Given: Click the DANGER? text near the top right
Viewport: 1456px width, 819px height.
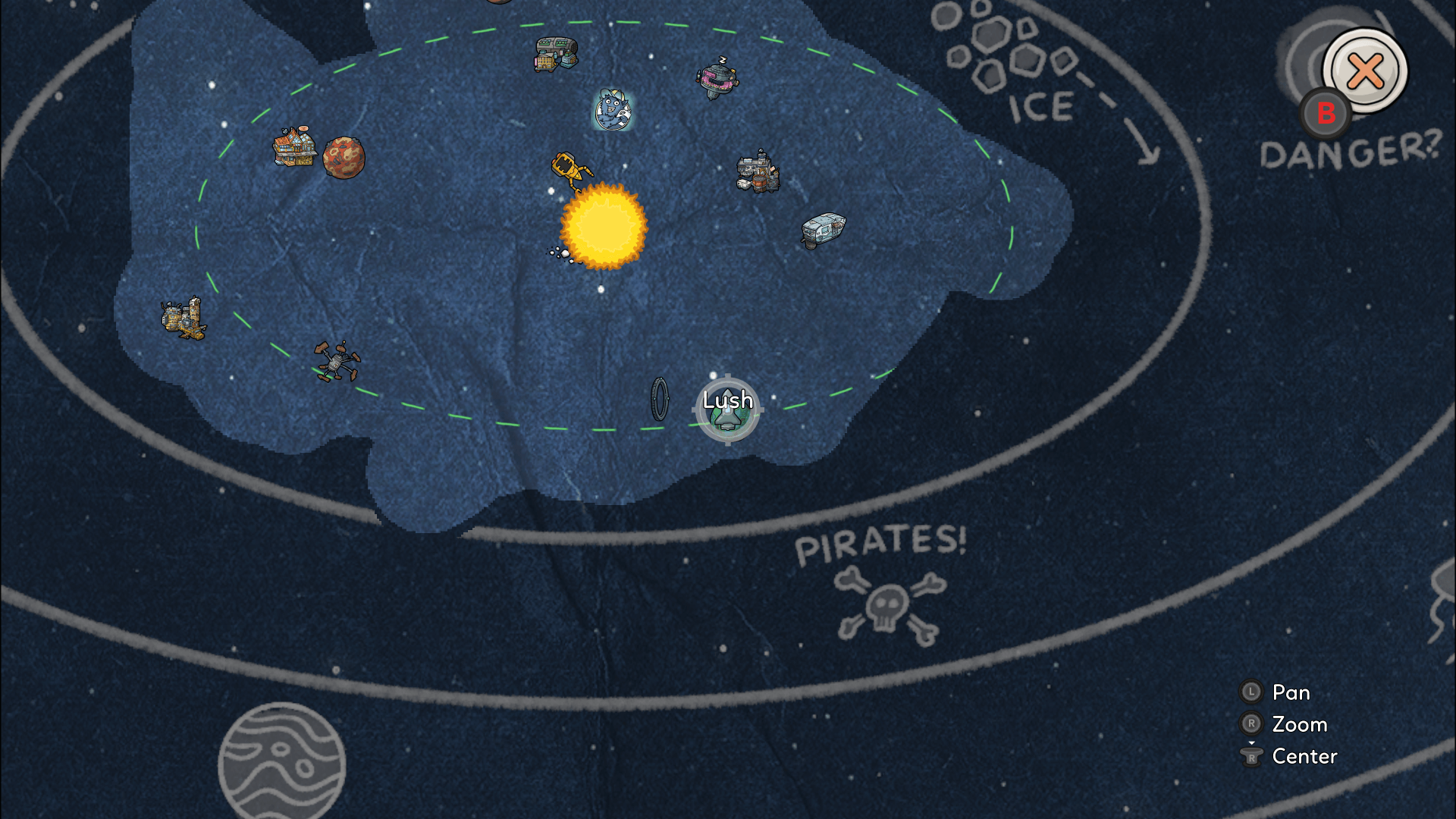Looking at the screenshot, I should click(x=1350, y=152).
